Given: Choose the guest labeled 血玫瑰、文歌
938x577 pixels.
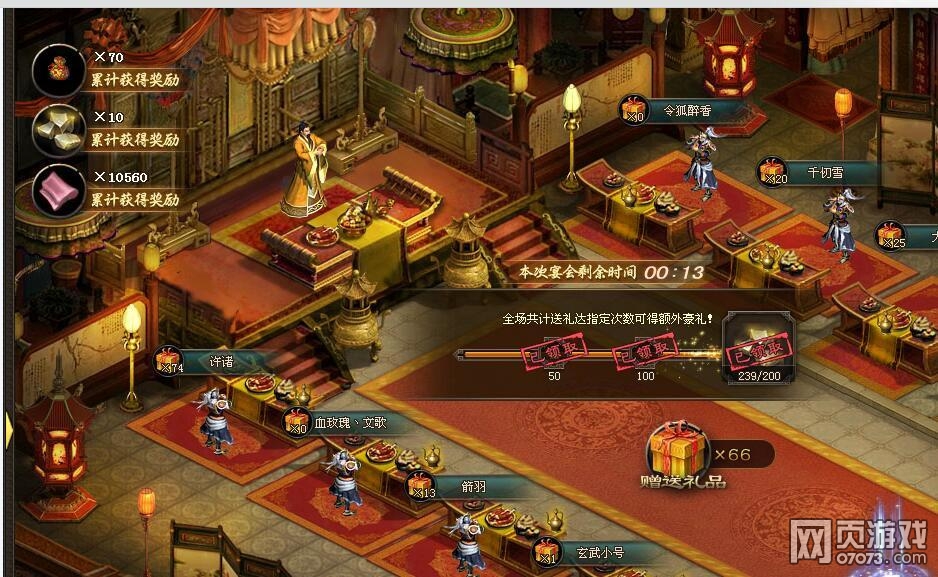Looking at the screenshot, I should click(348, 423).
